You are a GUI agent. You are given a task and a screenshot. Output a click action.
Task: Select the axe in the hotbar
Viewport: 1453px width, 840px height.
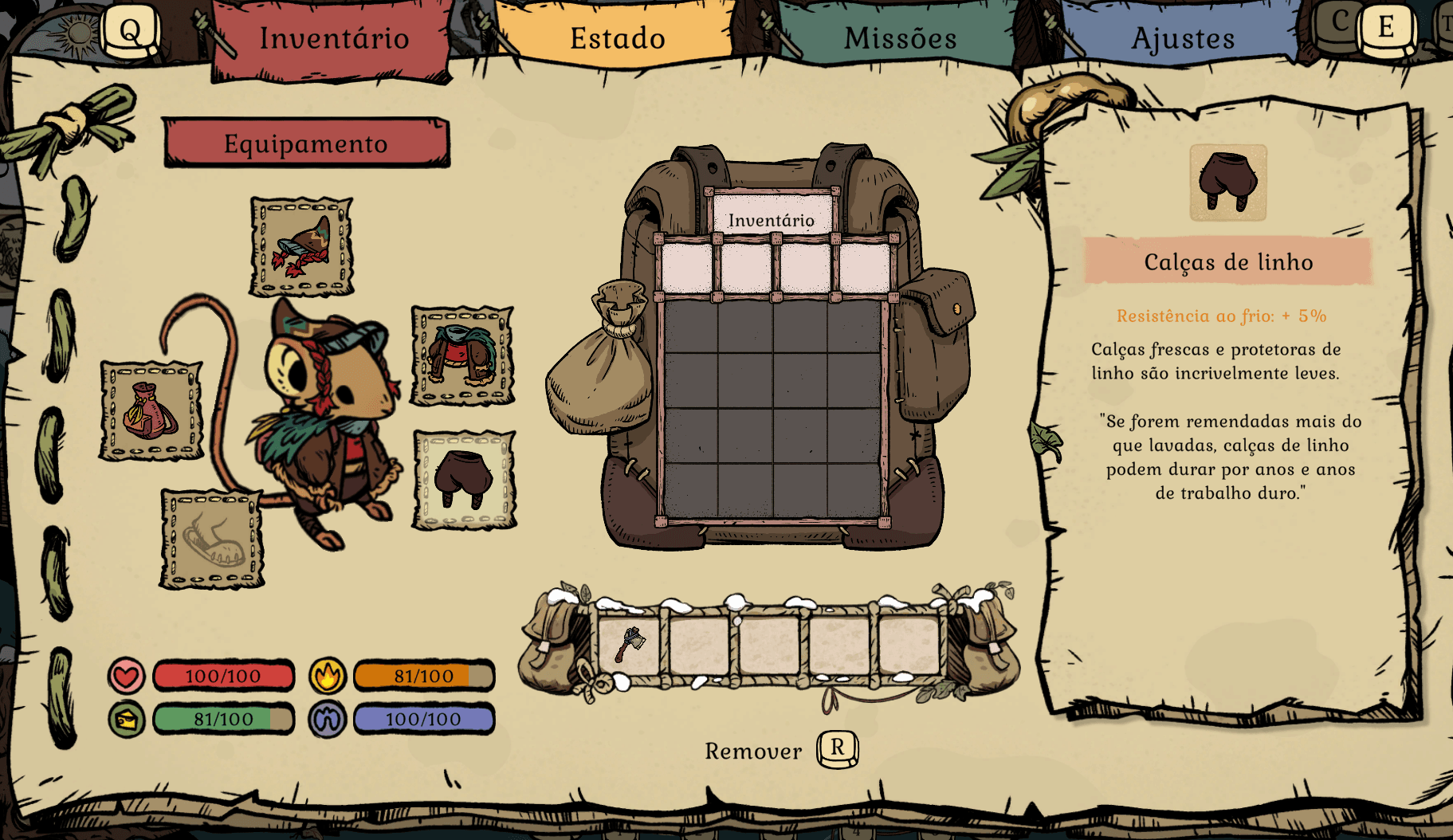tap(629, 643)
